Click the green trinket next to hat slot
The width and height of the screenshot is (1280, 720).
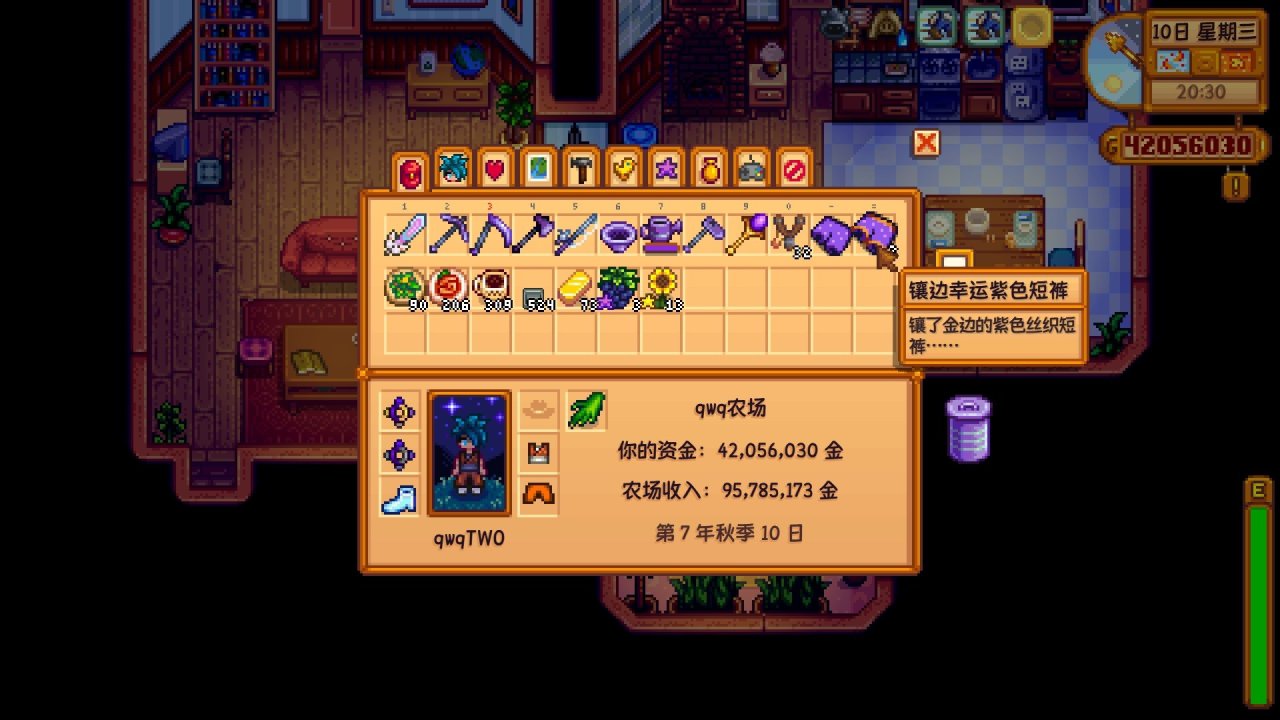point(587,411)
